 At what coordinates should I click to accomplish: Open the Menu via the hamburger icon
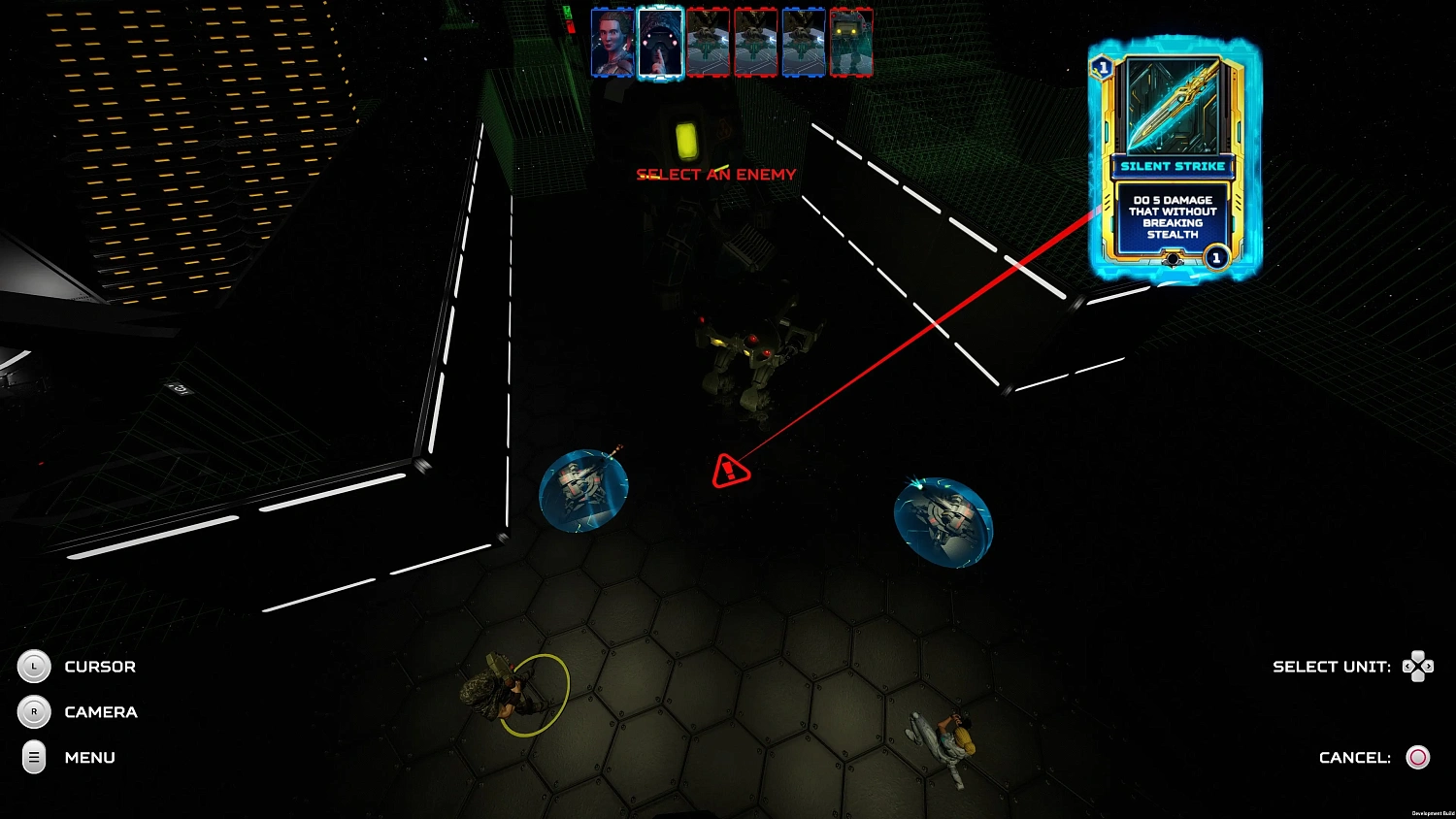pos(35,758)
